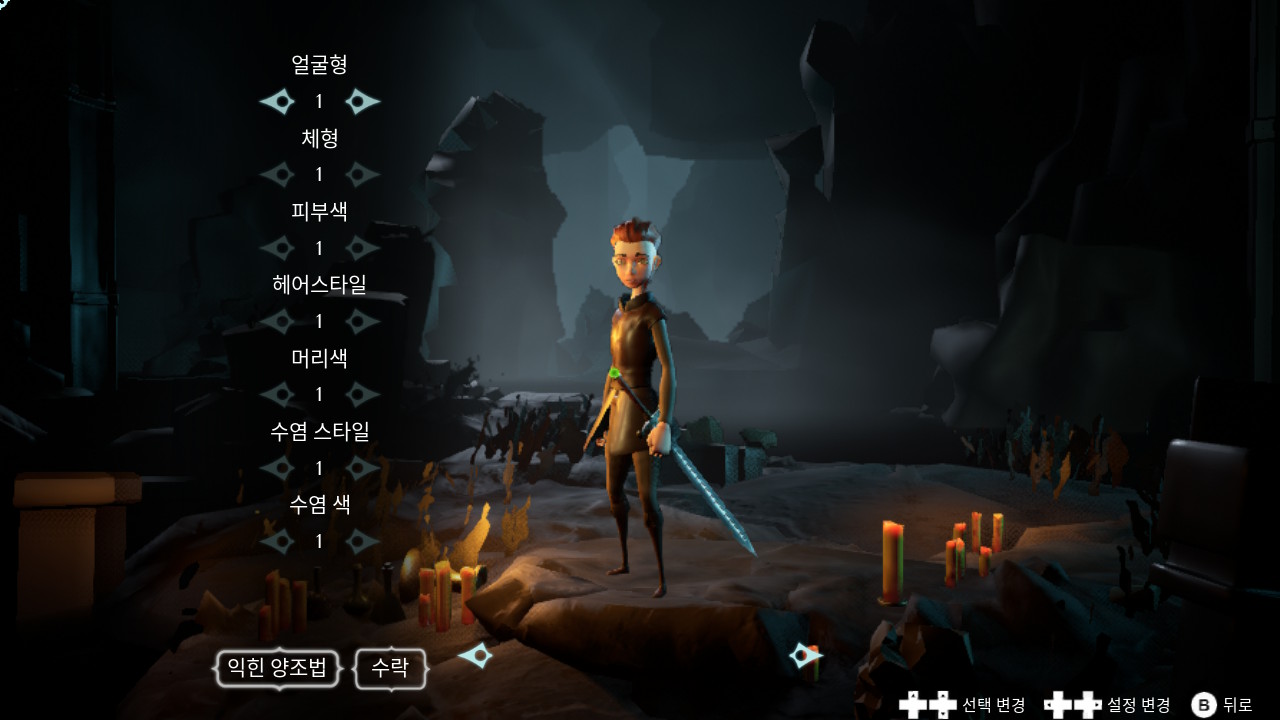Select previous beard style (수염 스타일)

[x=278, y=467]
